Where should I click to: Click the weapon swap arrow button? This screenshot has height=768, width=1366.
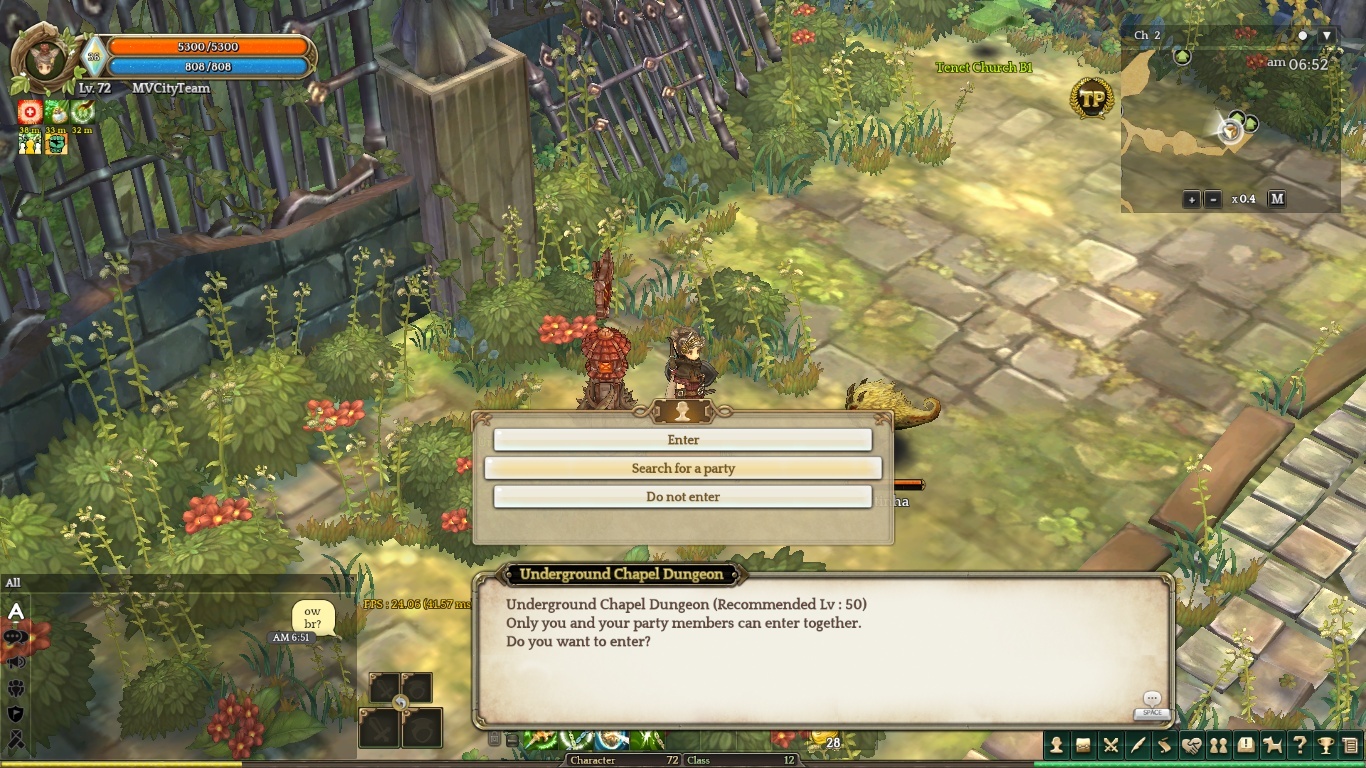(x=401, y=703)
